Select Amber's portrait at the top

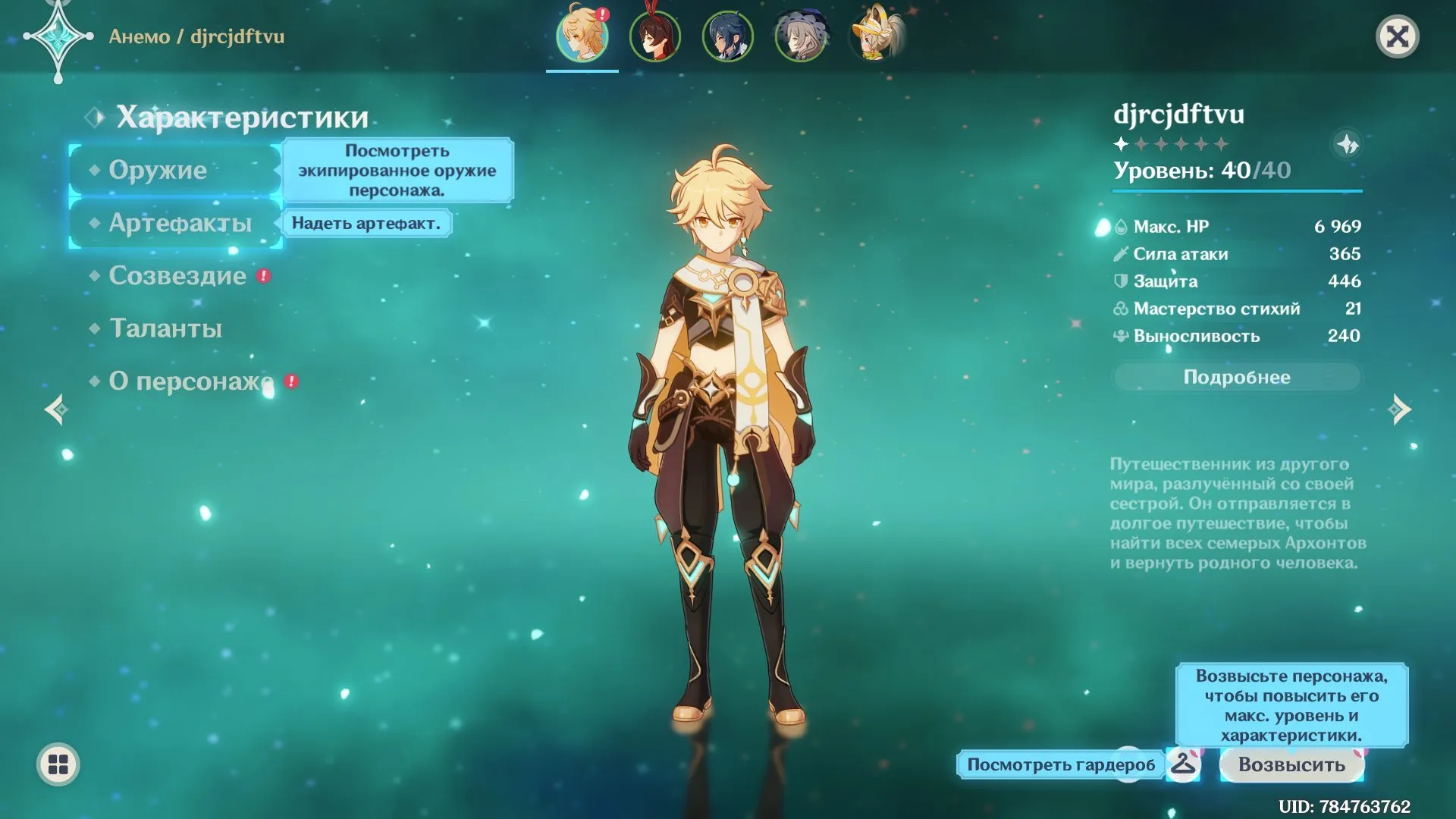[655, 36]
